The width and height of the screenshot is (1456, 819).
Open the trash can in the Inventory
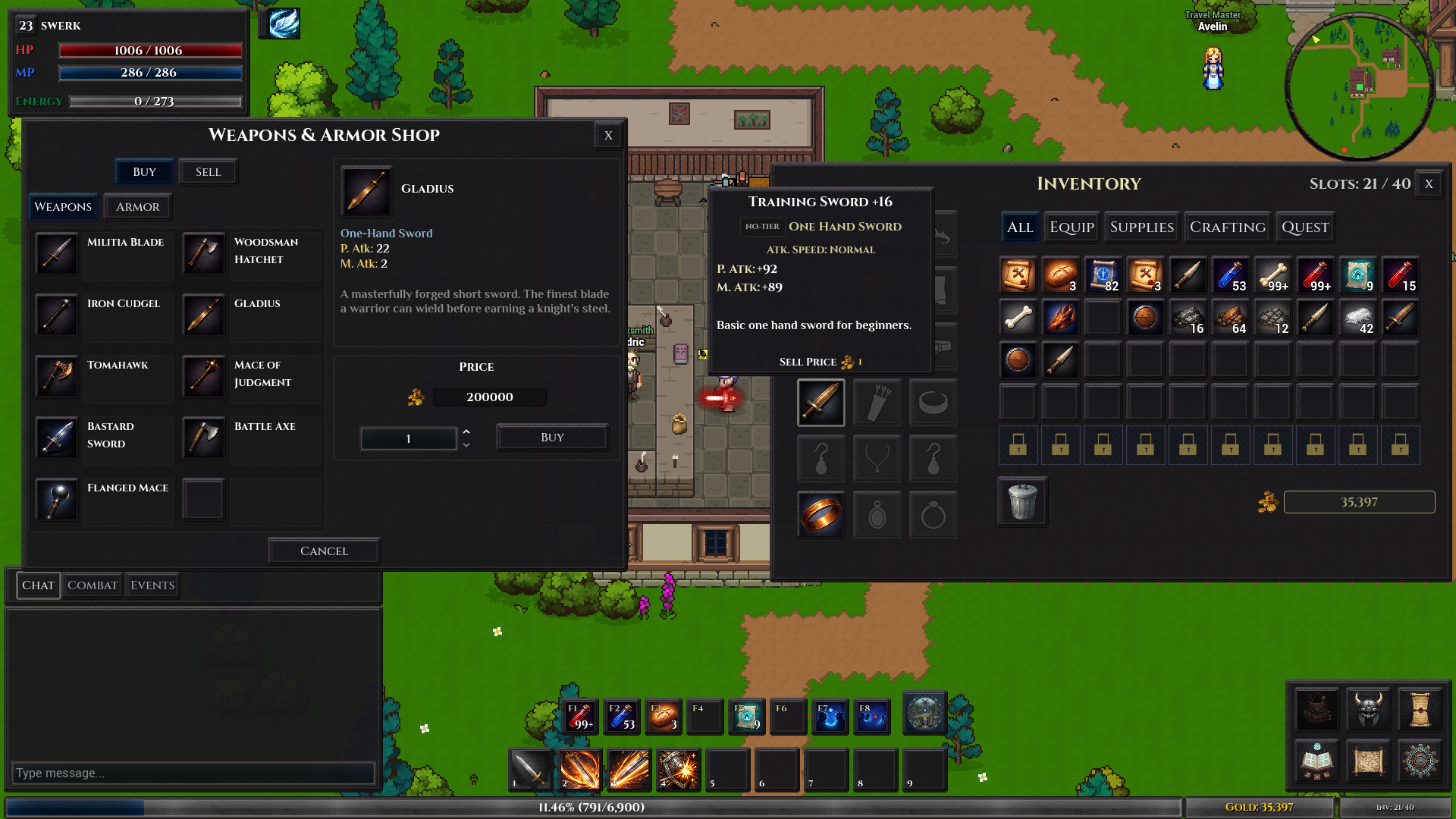point(1021,502)
